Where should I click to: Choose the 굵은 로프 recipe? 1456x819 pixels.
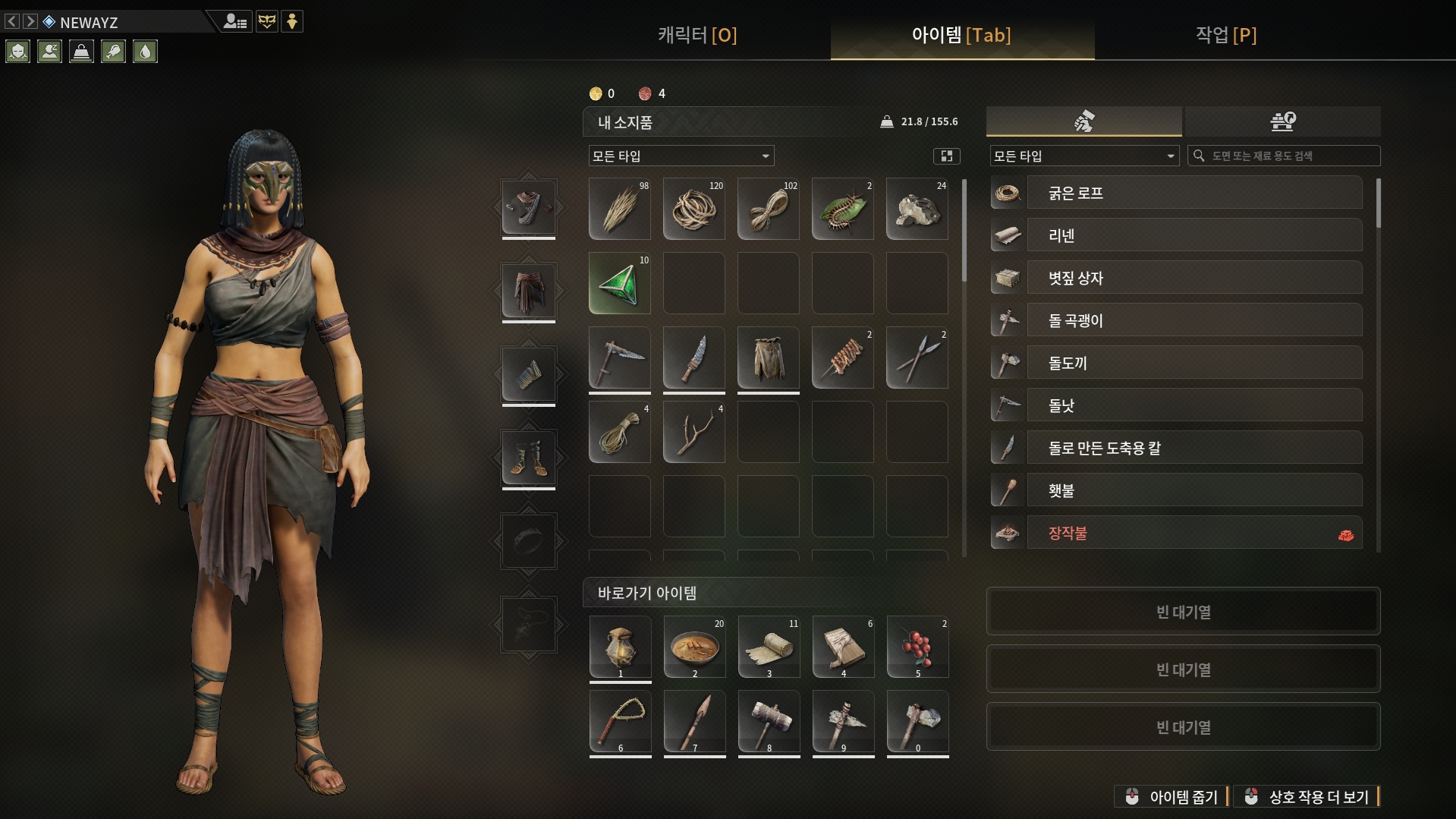coord(1193,194)
